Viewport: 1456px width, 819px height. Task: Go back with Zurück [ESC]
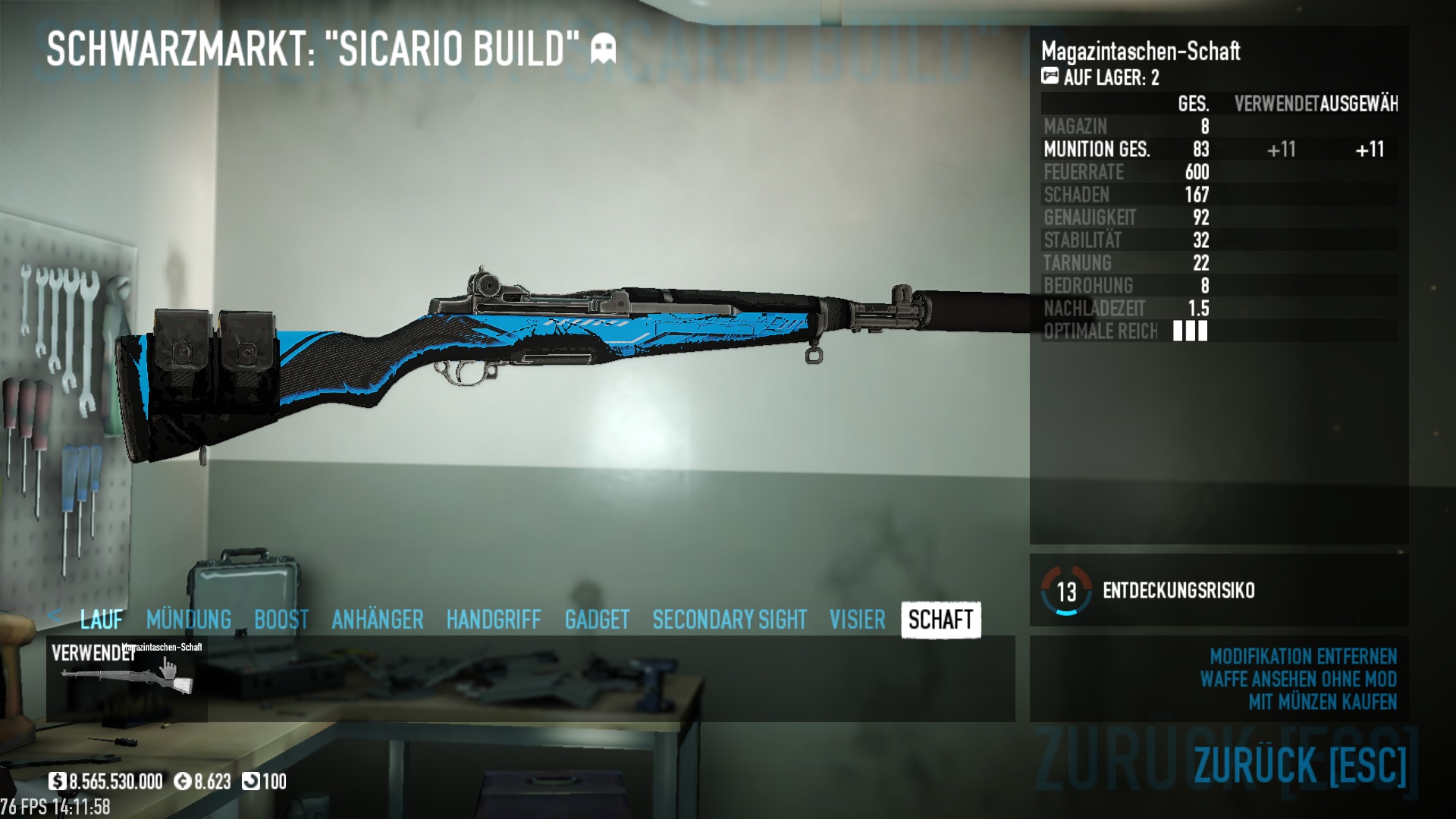pyautogui.click(x=1300, y=764)
